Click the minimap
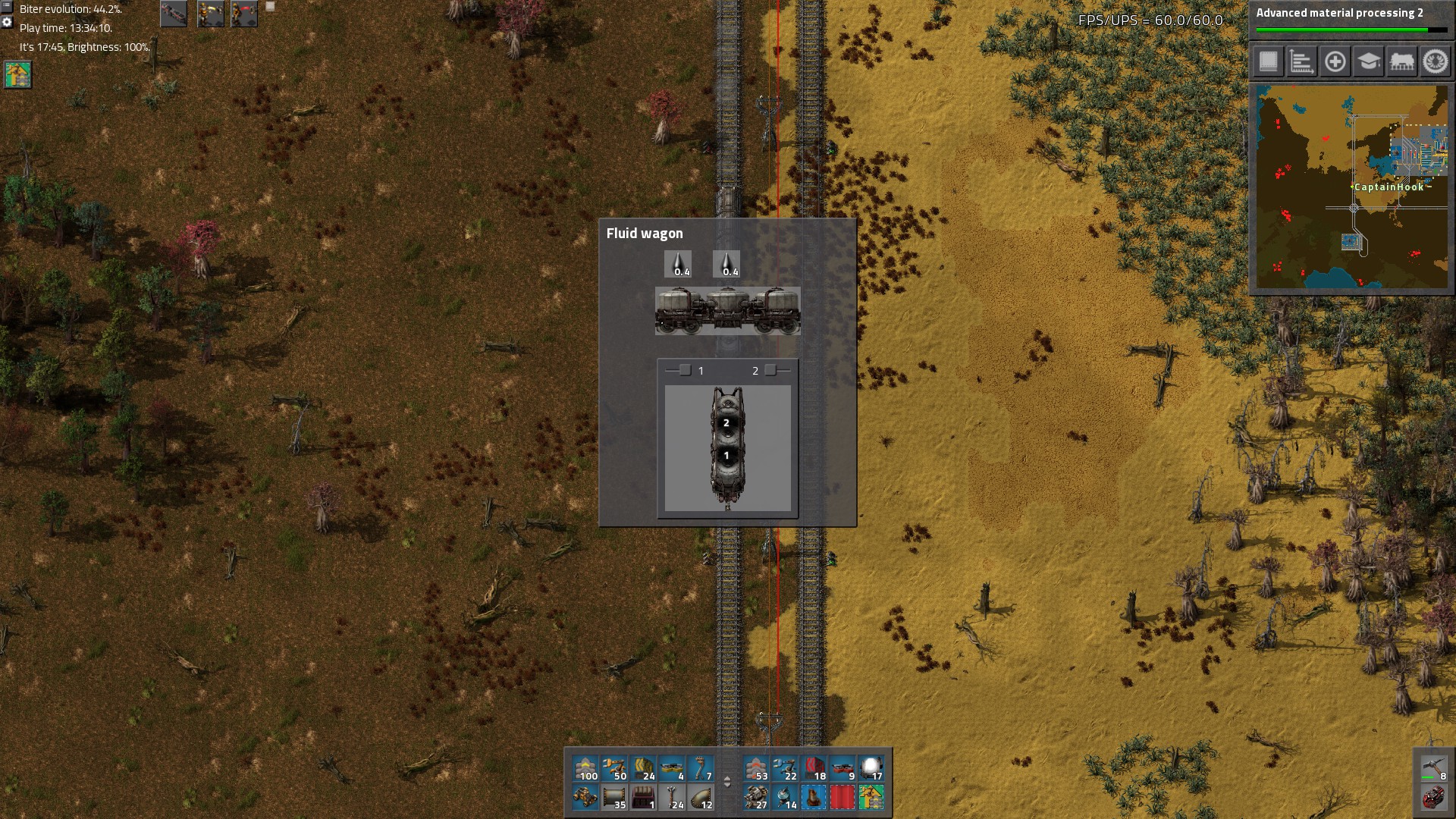1456x819 pixels. click(x=1351, y=187)
